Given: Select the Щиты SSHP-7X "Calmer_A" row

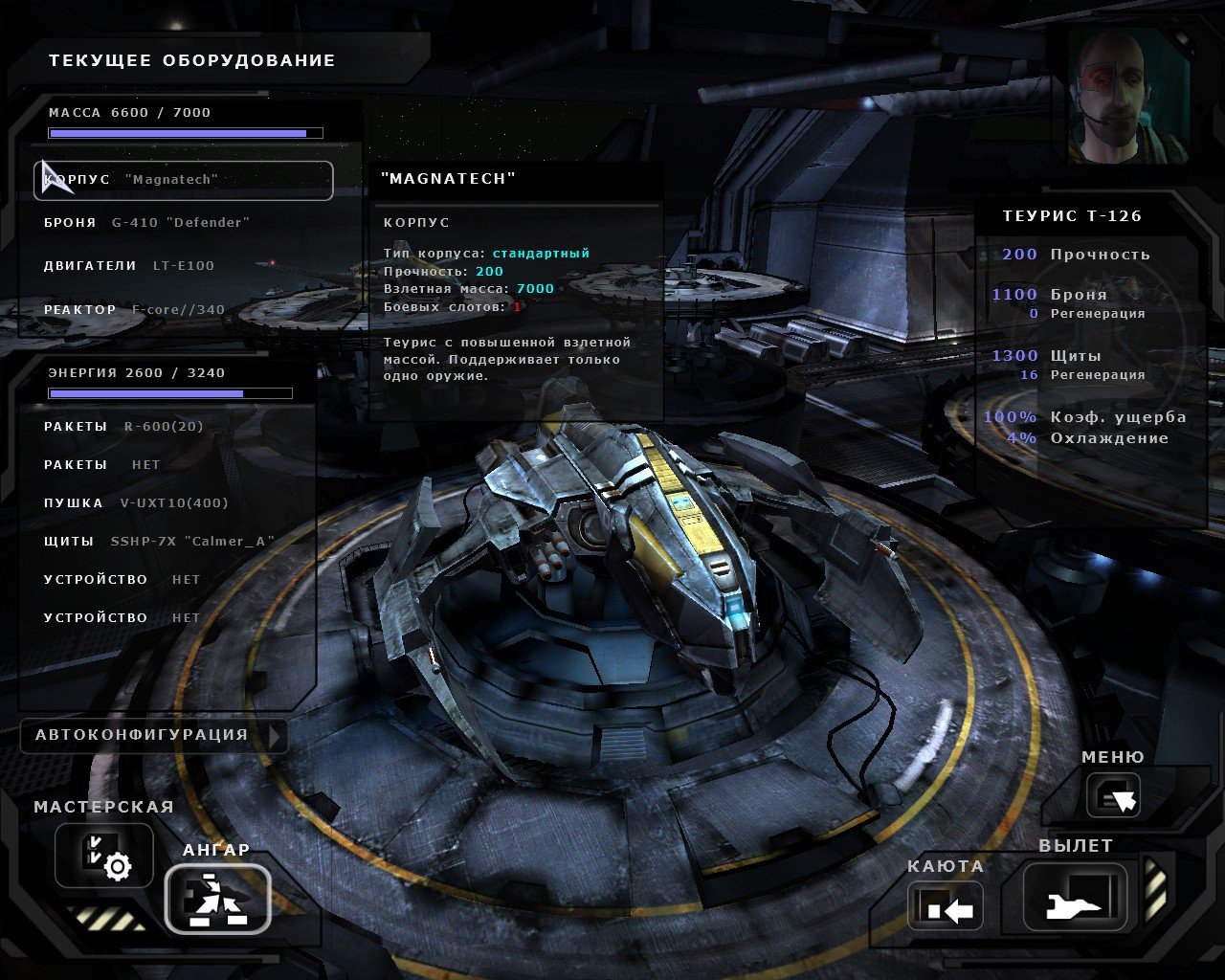Looking at the screenshot, I should [x=159, y=542].
